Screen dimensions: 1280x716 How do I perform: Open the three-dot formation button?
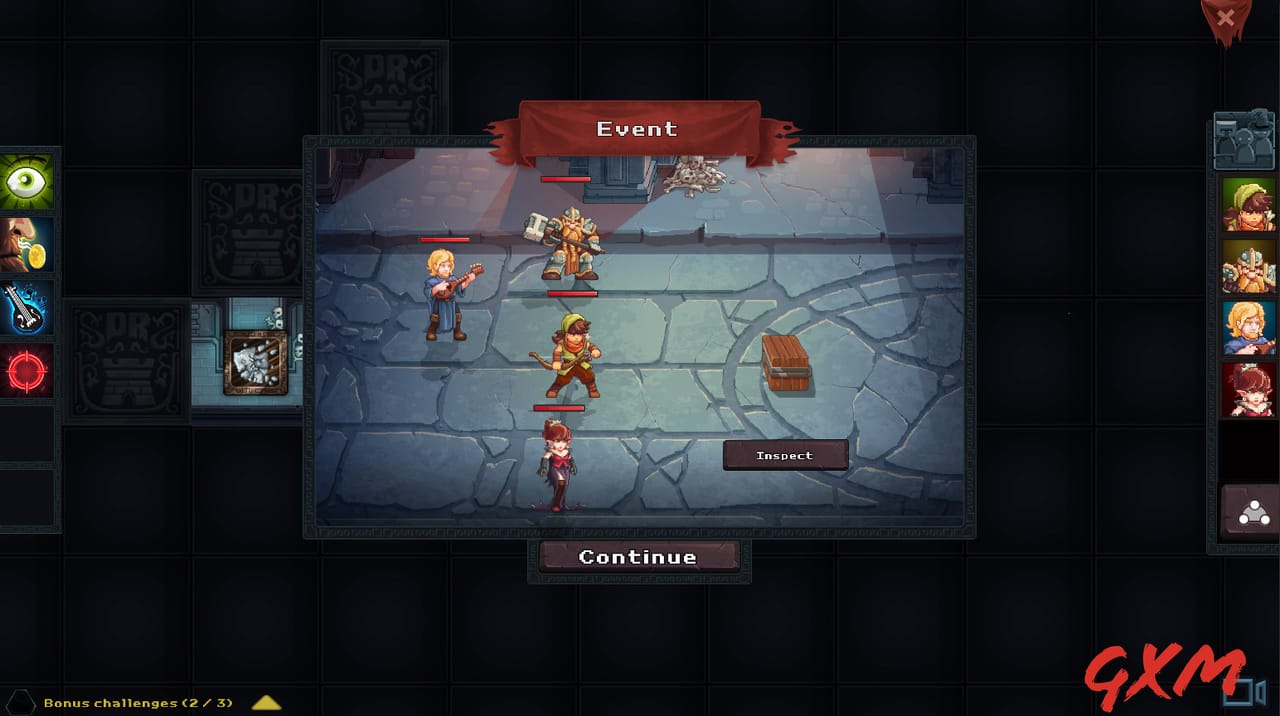pyautogui.click(x=1252, y=513)
